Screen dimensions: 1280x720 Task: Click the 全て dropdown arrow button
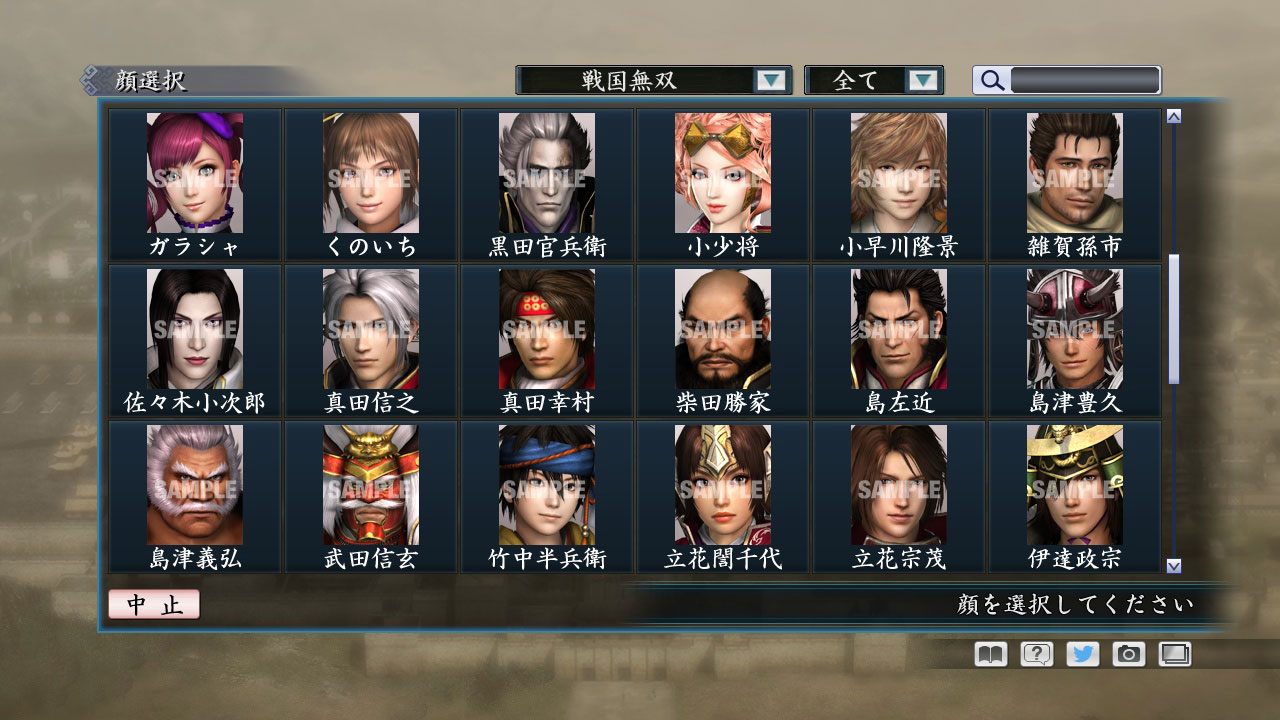pos(925,80)
